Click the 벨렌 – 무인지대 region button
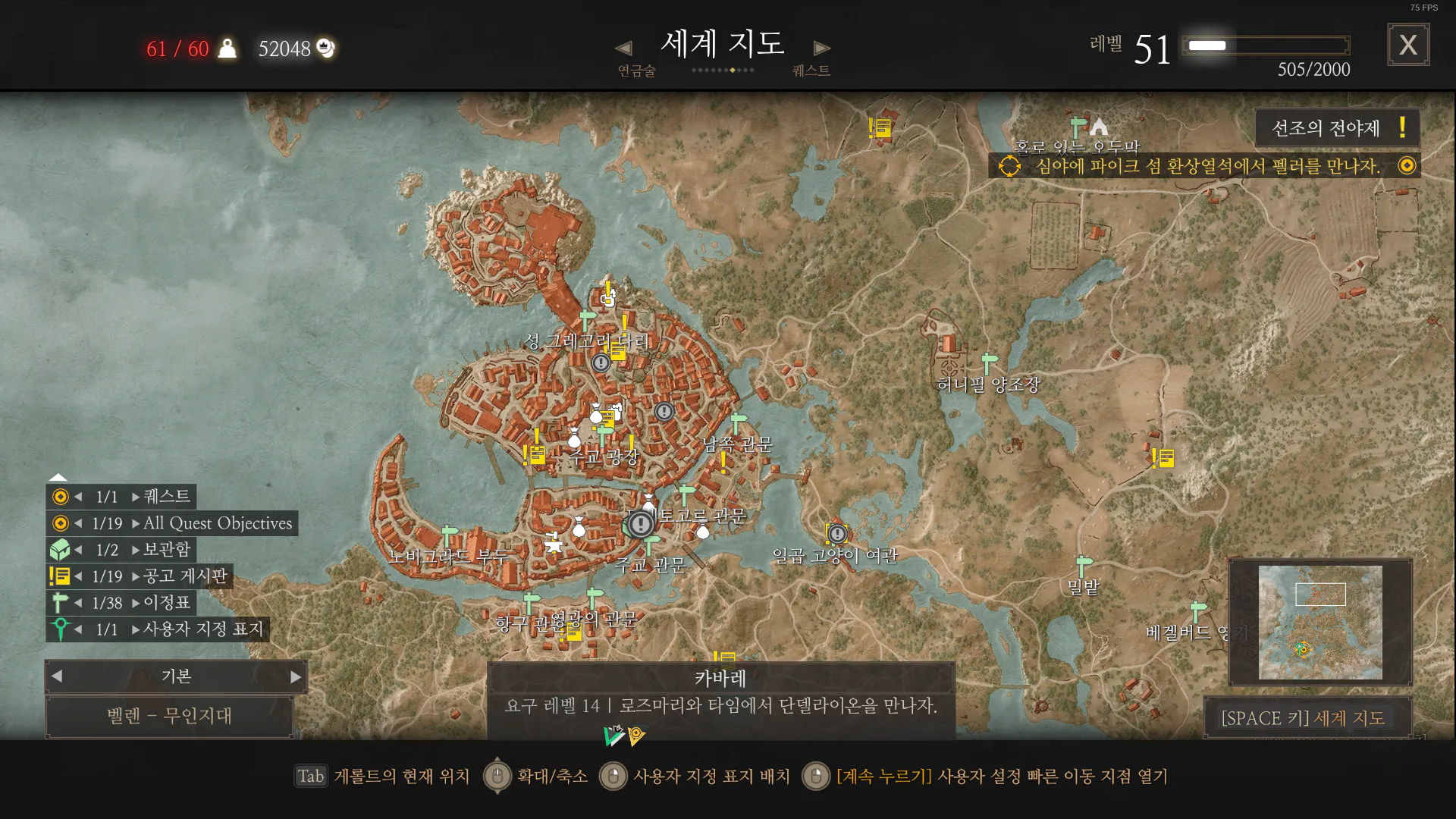This screenshot has height=819, width=1456. coord(170,716)
